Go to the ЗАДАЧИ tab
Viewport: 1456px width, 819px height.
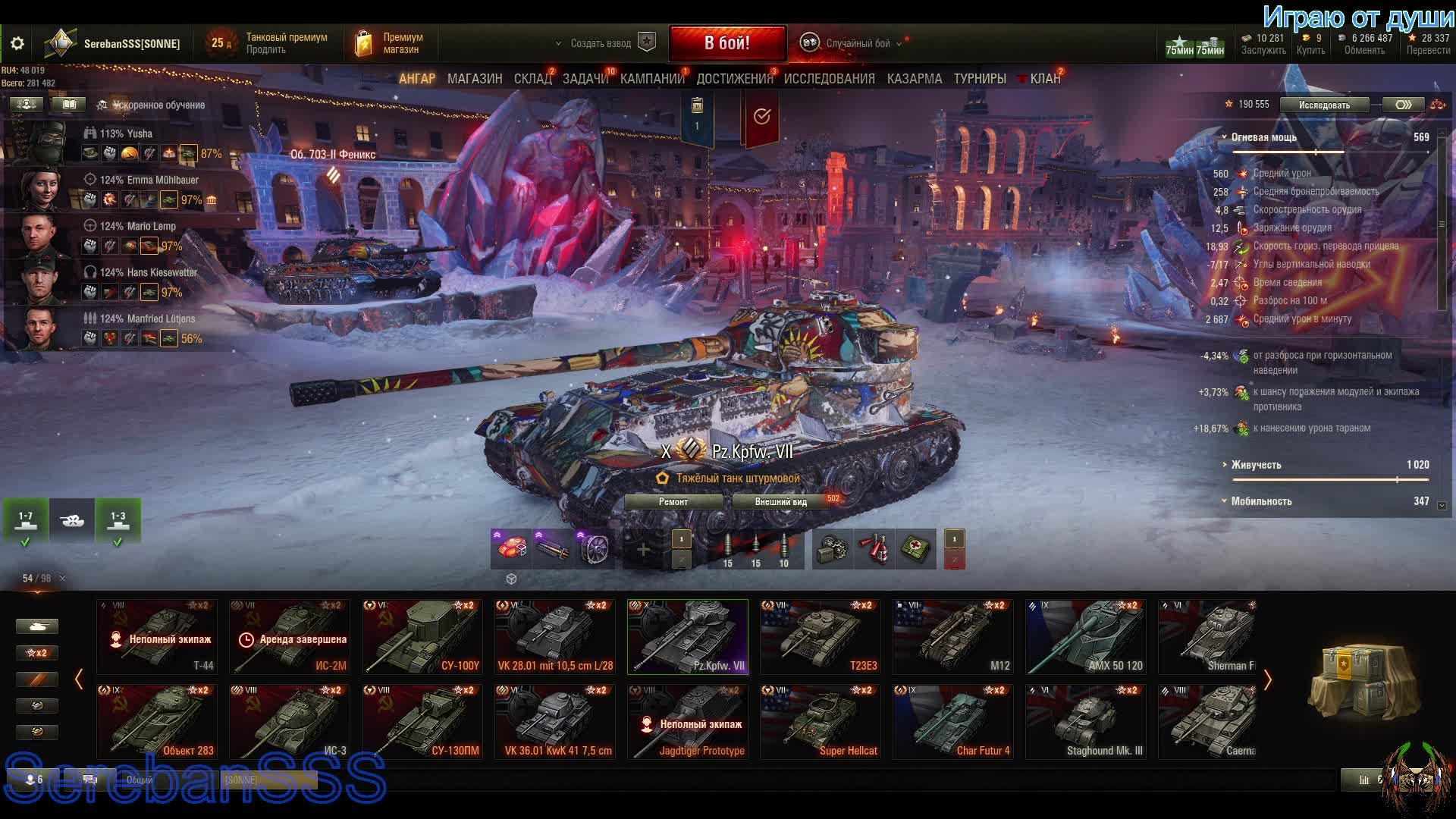[x=585, y=79]
